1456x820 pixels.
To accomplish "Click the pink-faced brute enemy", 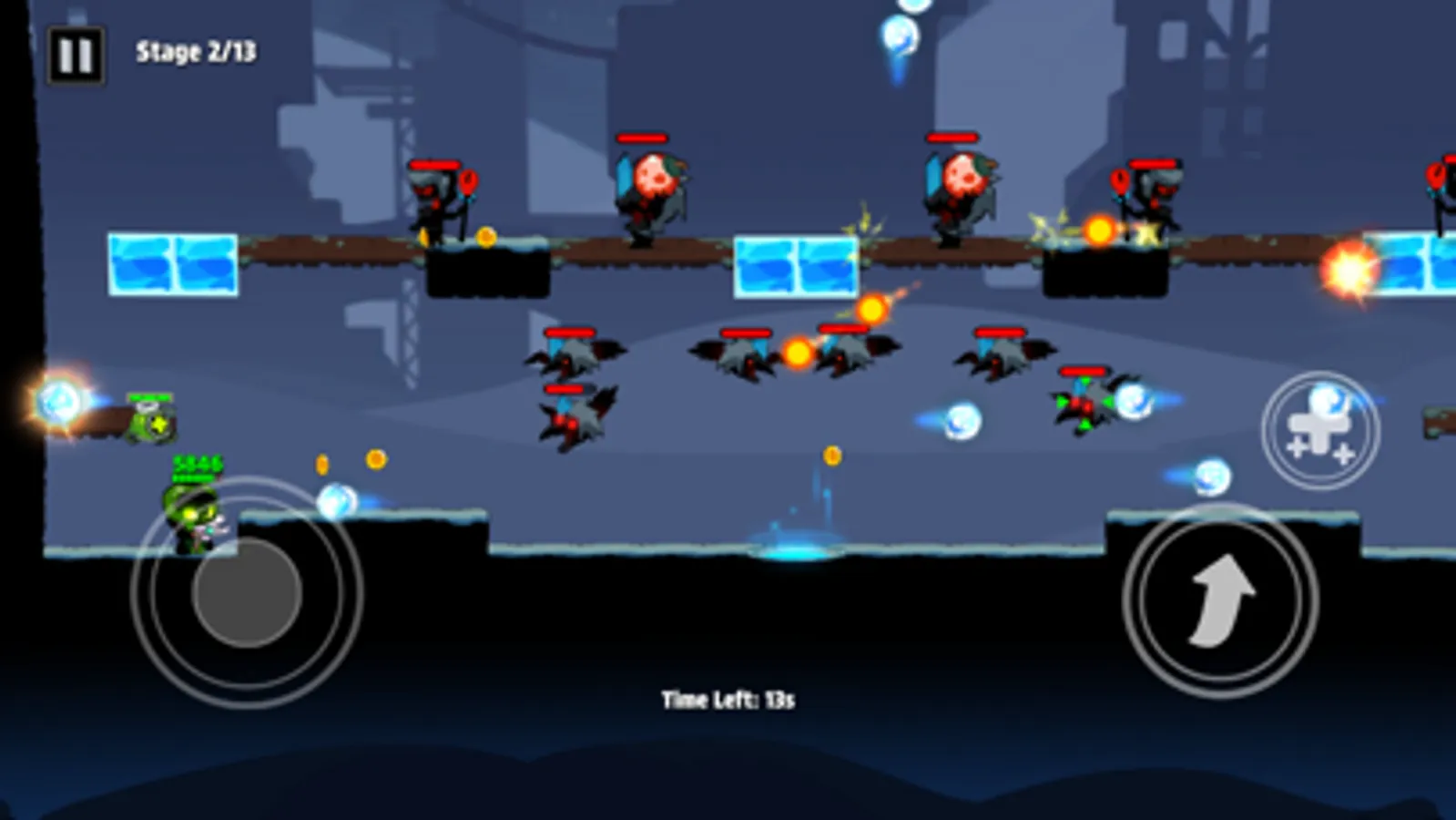I will [x=651, y=182].
